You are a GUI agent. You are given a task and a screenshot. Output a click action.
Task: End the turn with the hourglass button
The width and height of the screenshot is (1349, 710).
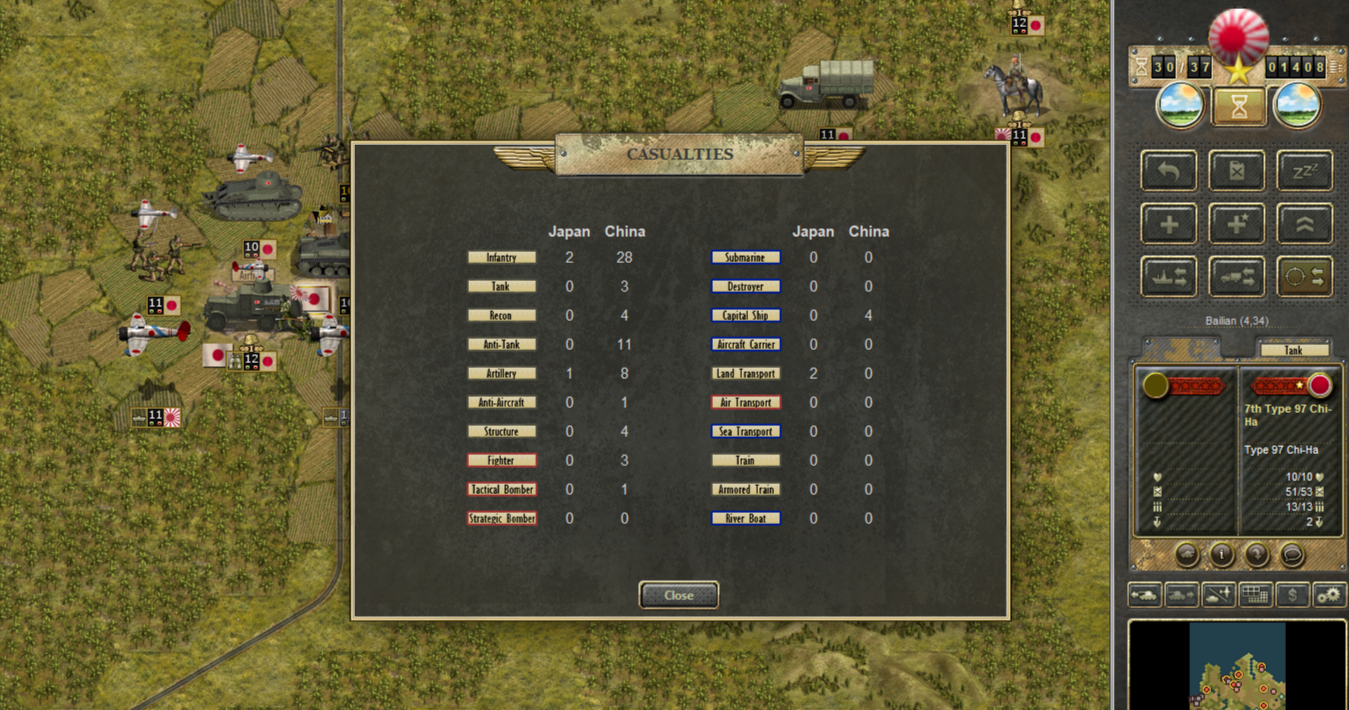[x=1238, y=106]
